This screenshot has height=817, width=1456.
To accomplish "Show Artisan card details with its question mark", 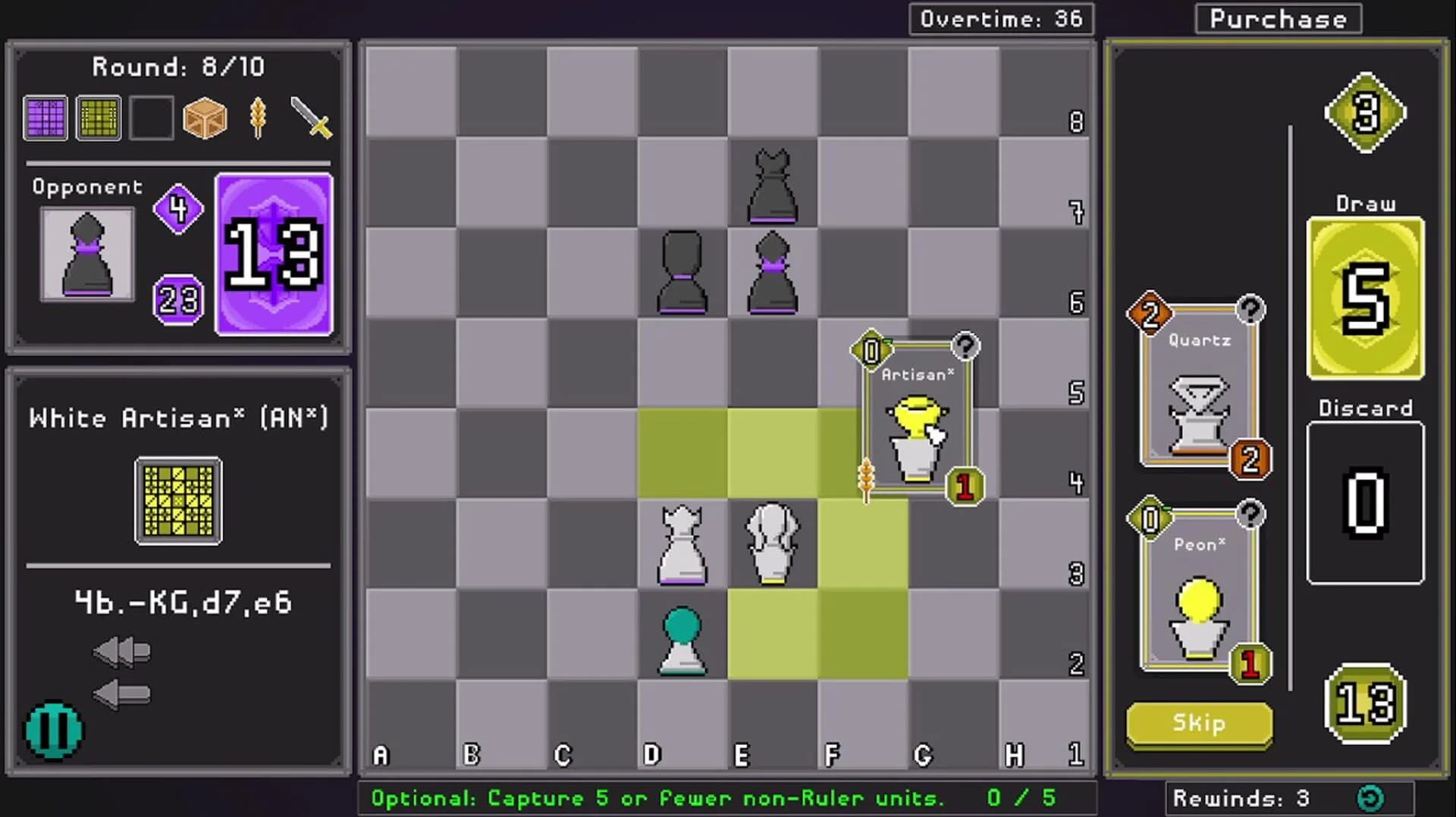I will [x=965, y=348].
